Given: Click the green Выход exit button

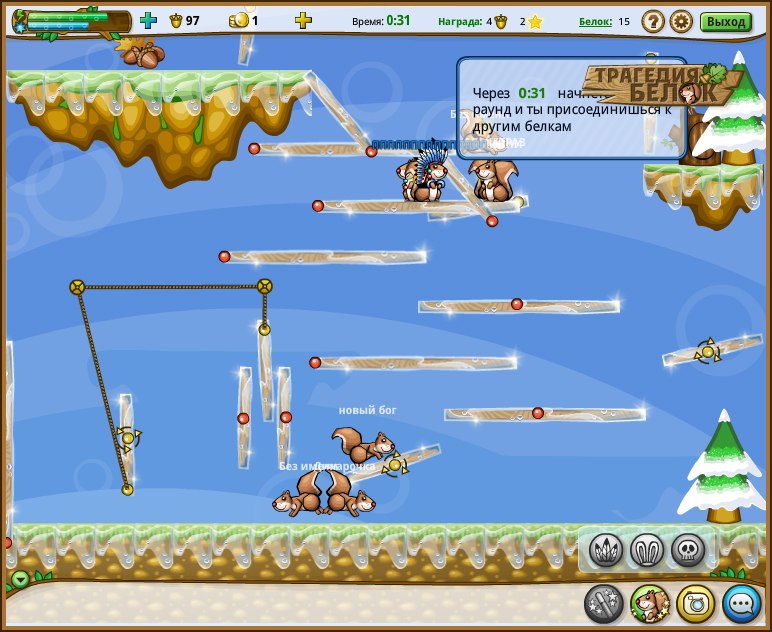Looking at the screenshot, I should click(726, 21).
